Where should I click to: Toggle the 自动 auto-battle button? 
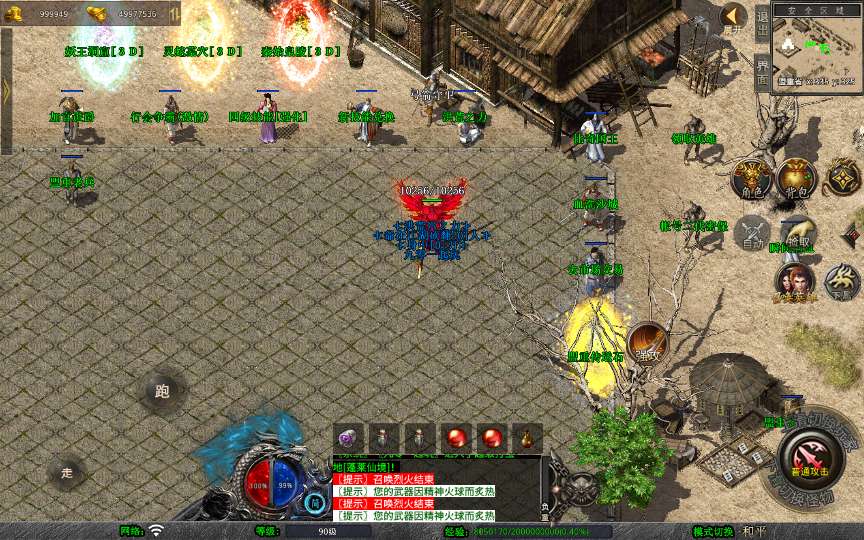click(x=752, y=232)
